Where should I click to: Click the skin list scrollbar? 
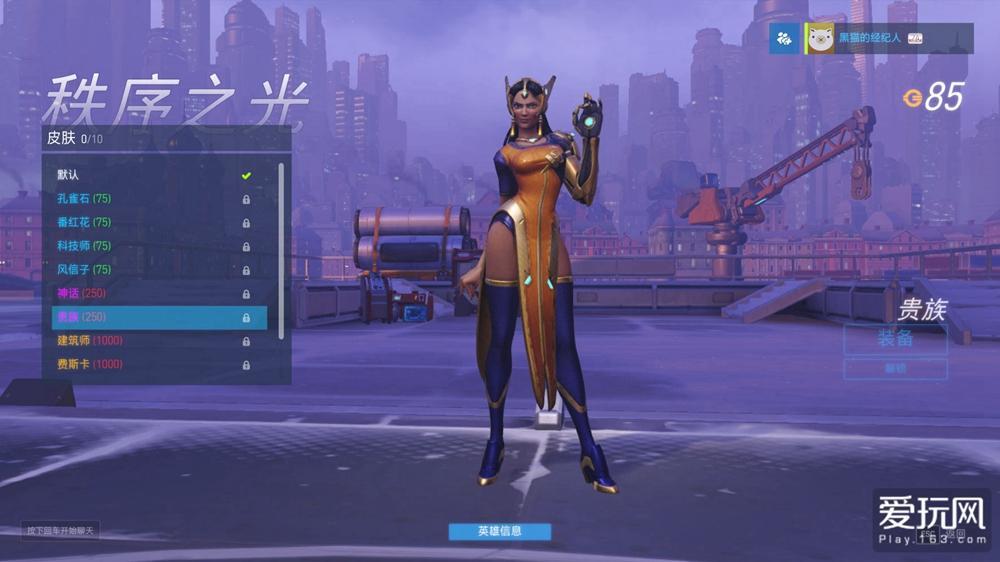(x=281, y=250)
